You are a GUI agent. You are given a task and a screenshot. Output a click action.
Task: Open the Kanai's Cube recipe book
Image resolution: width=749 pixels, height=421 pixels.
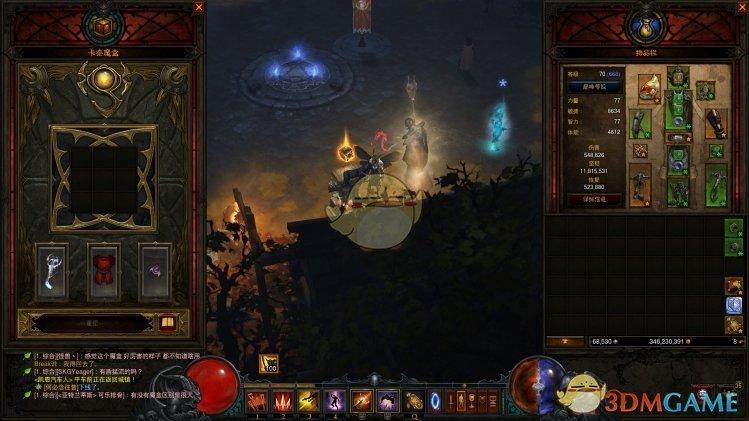click(167, 322)
